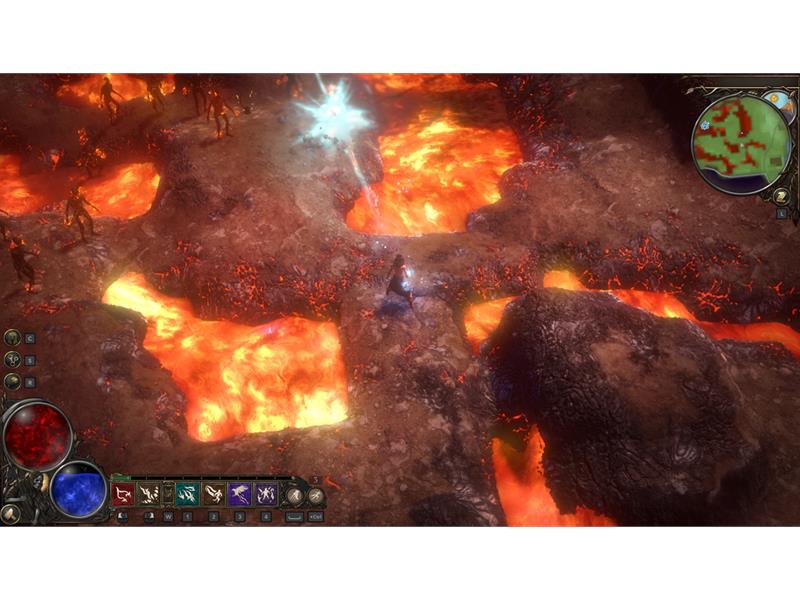
Task: Open the character sheet helmet icon
Action: click(x=12, y=338)
